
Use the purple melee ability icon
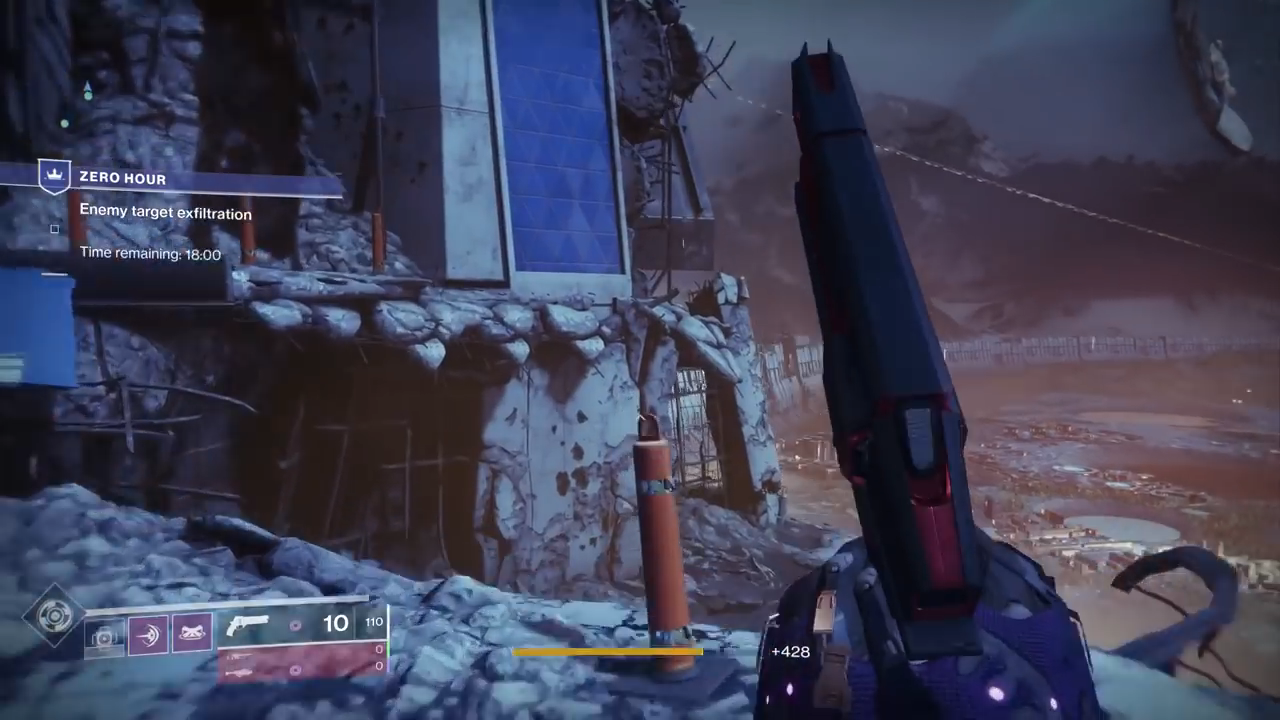click(x=147, y=635)
